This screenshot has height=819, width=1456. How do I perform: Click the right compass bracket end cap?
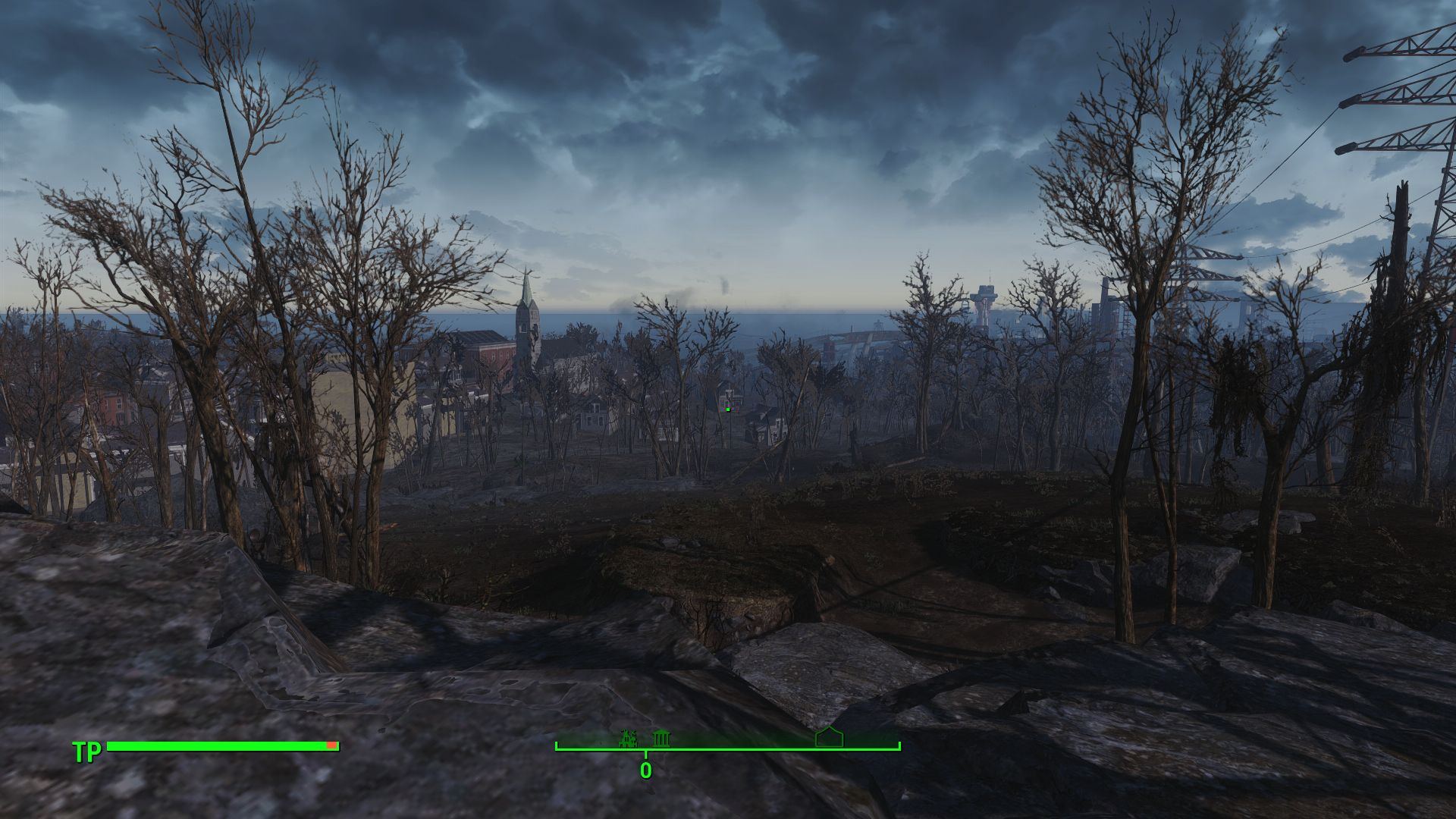tap(899, 744)
